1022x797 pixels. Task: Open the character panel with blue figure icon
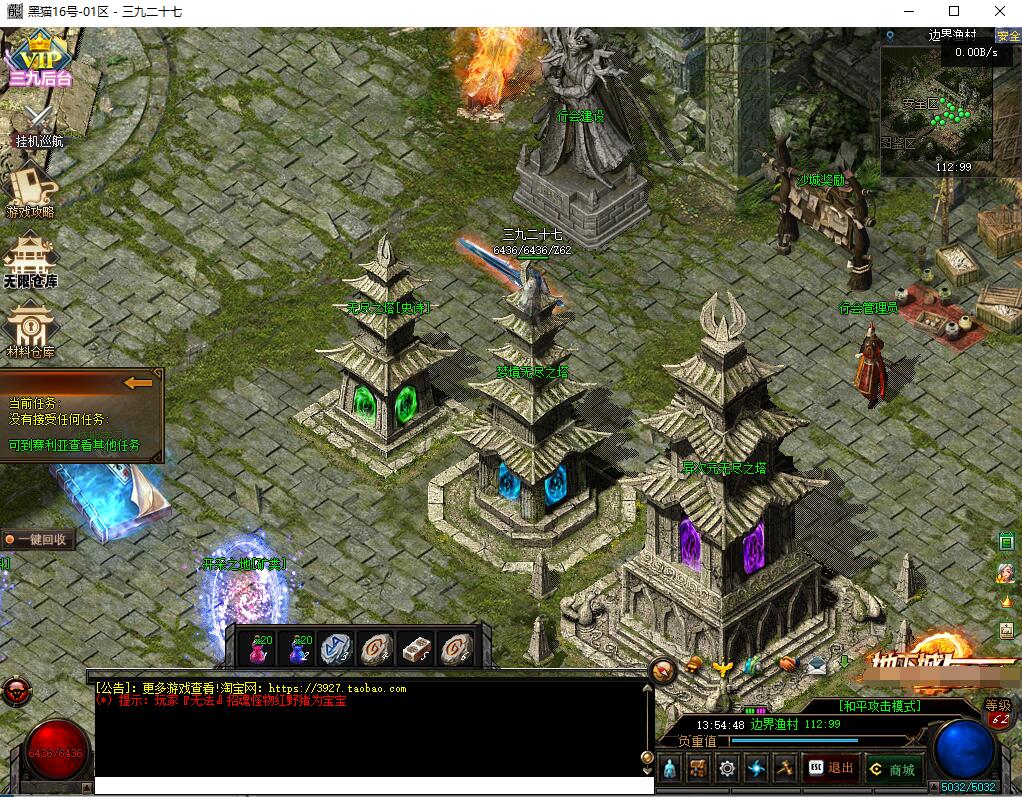670,768
